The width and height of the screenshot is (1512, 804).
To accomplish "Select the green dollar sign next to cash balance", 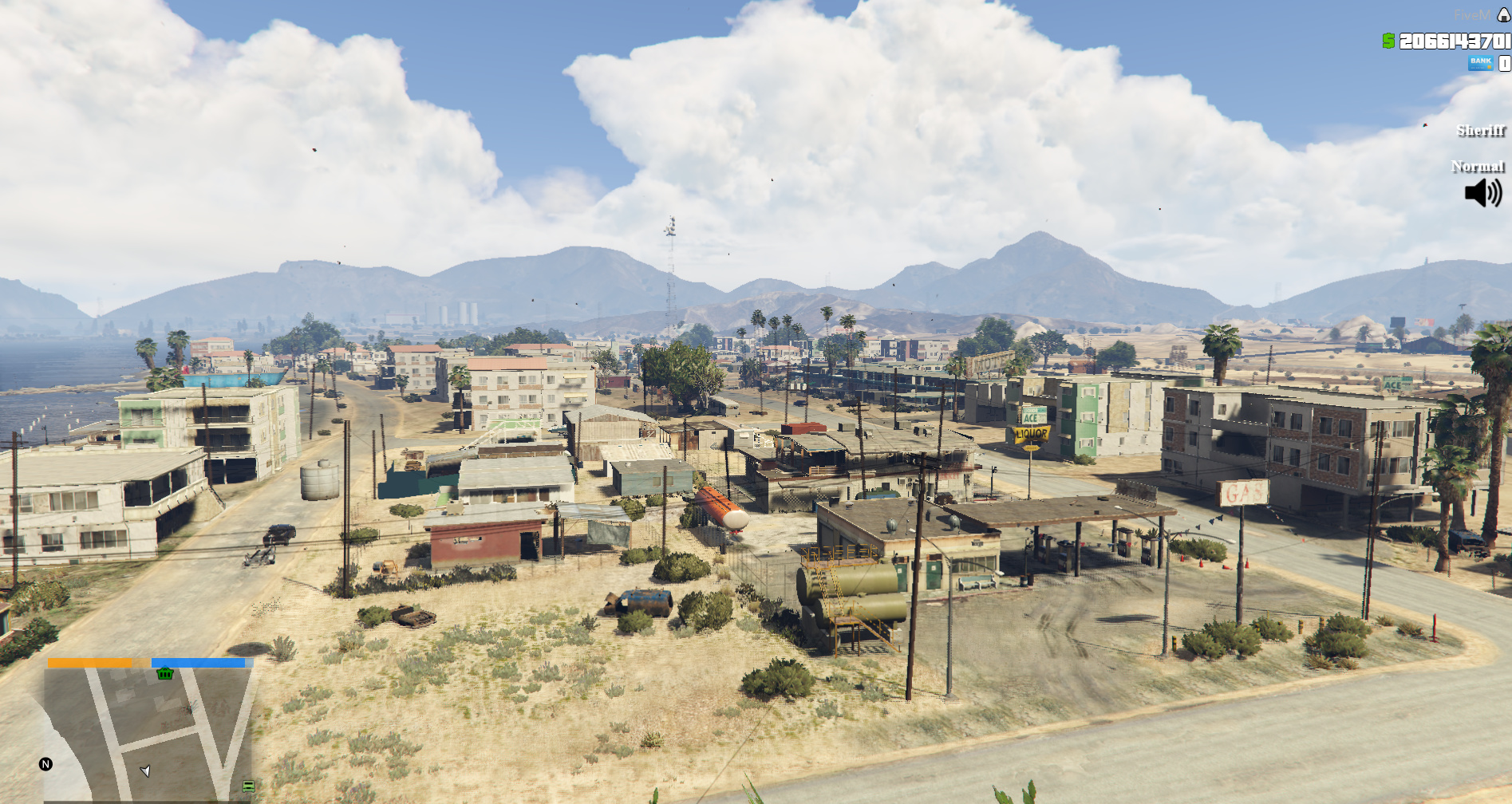I will tap(1391, 41).
